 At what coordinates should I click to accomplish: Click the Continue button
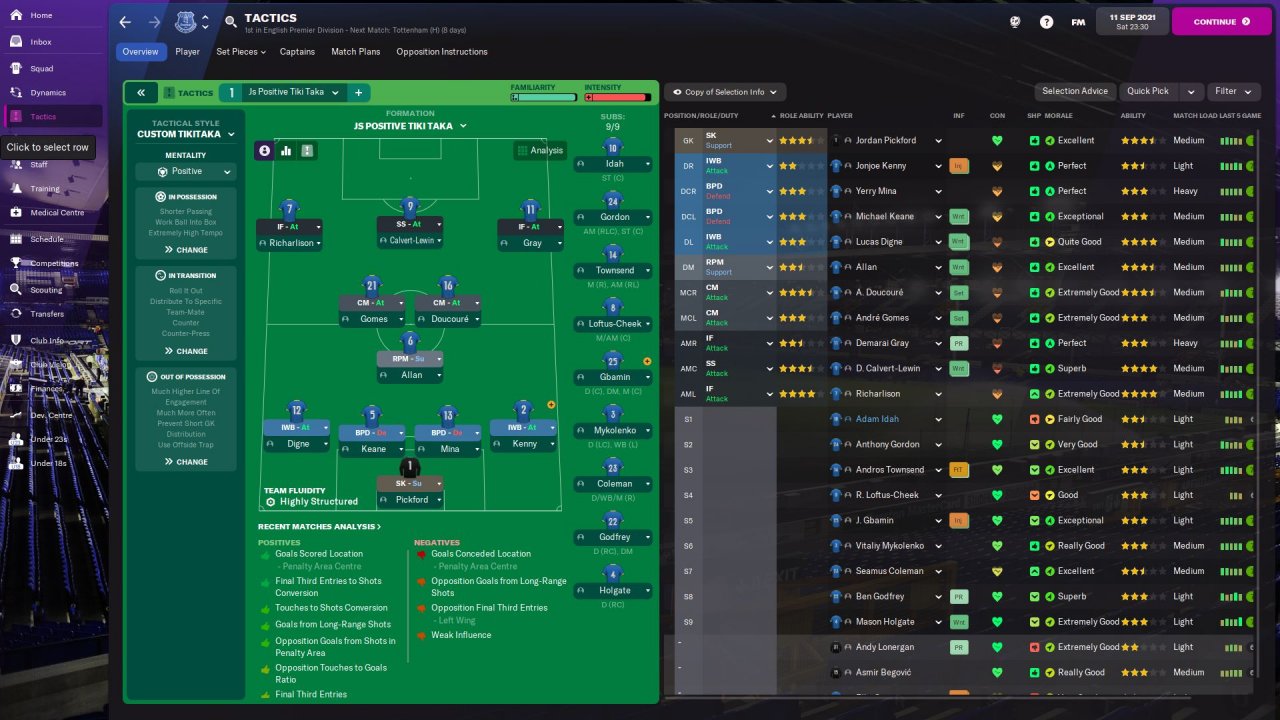point(1221,21)
